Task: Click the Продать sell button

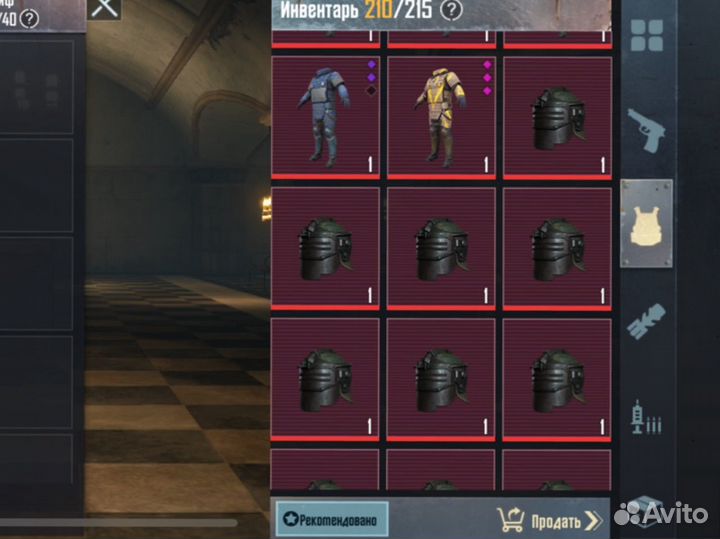Action: 550,520
